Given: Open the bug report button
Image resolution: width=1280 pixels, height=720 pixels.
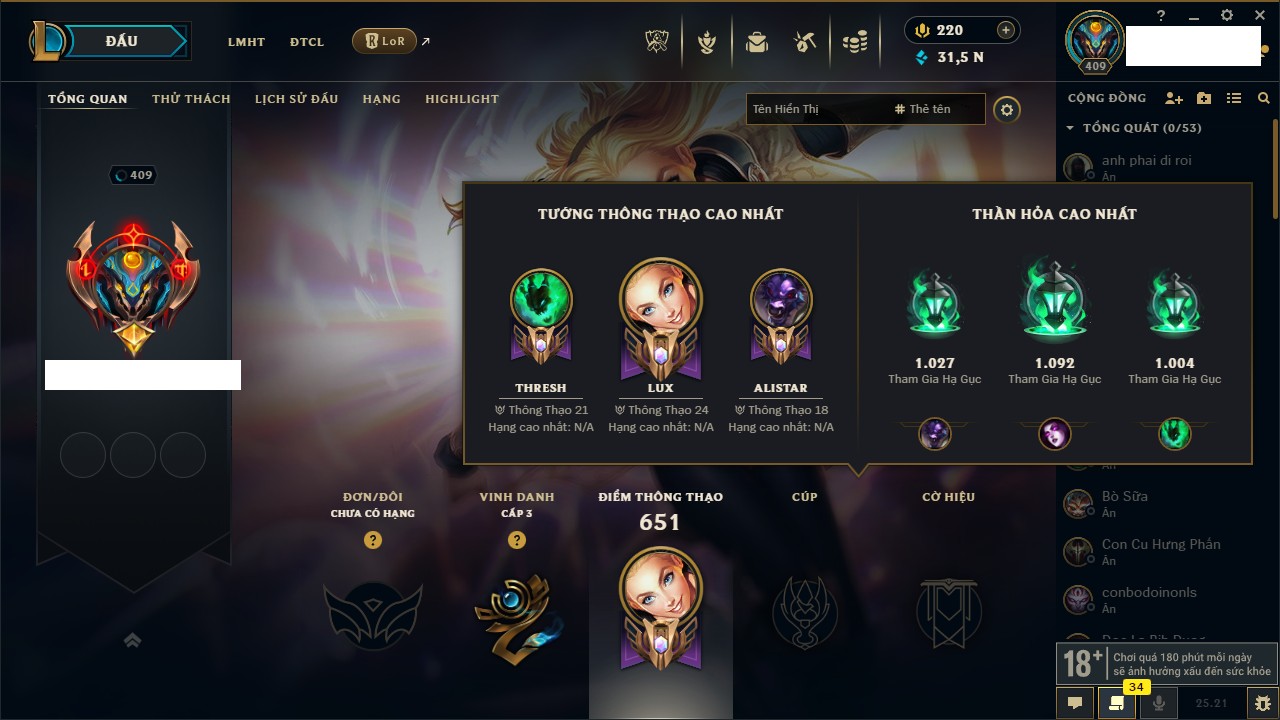Looking at the screenshot, I should (1262, 703).
